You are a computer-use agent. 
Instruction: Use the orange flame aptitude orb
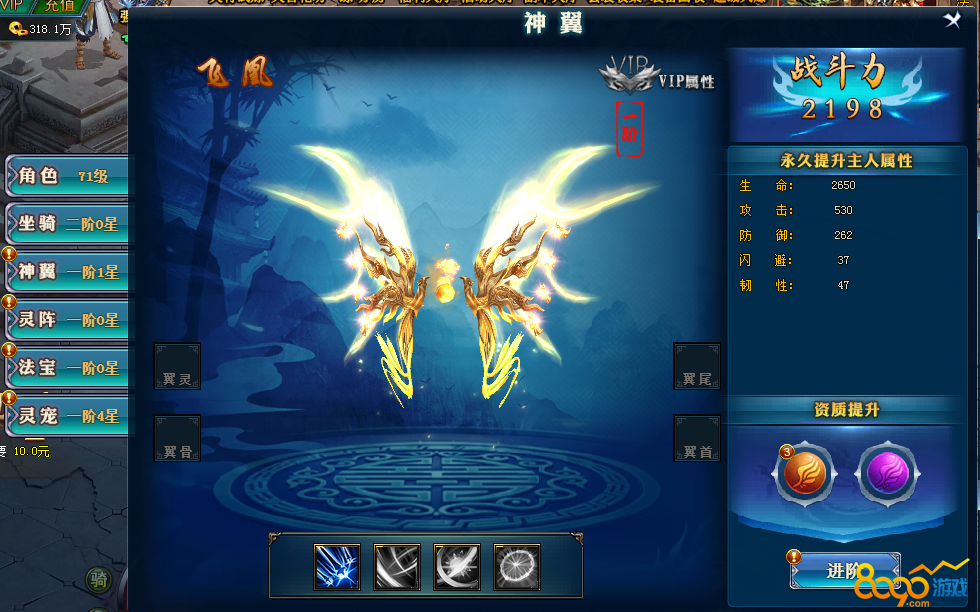[x=805, y=475]
